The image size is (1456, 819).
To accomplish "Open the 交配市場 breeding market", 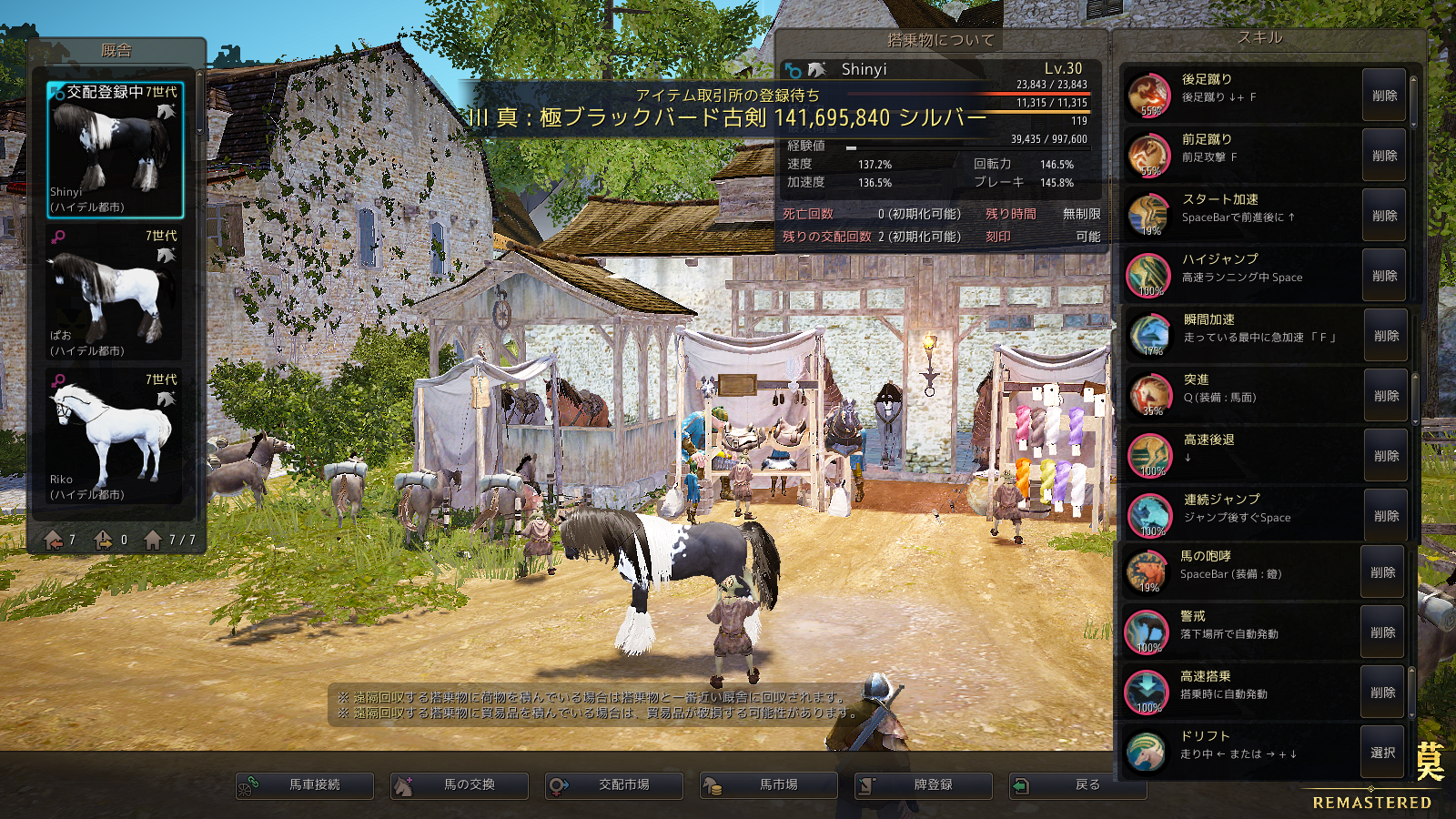I will coord(614,785).
